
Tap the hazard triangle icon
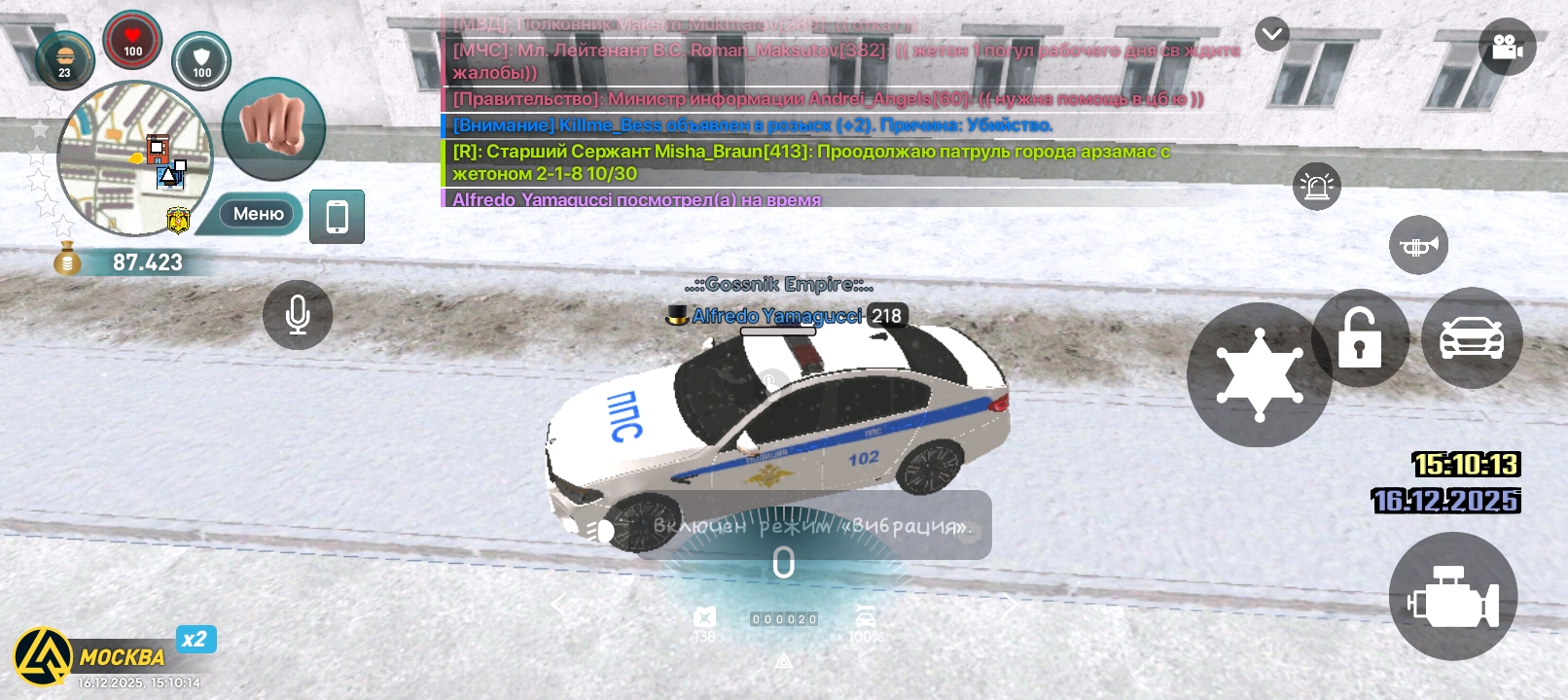(x=783, y=661)
